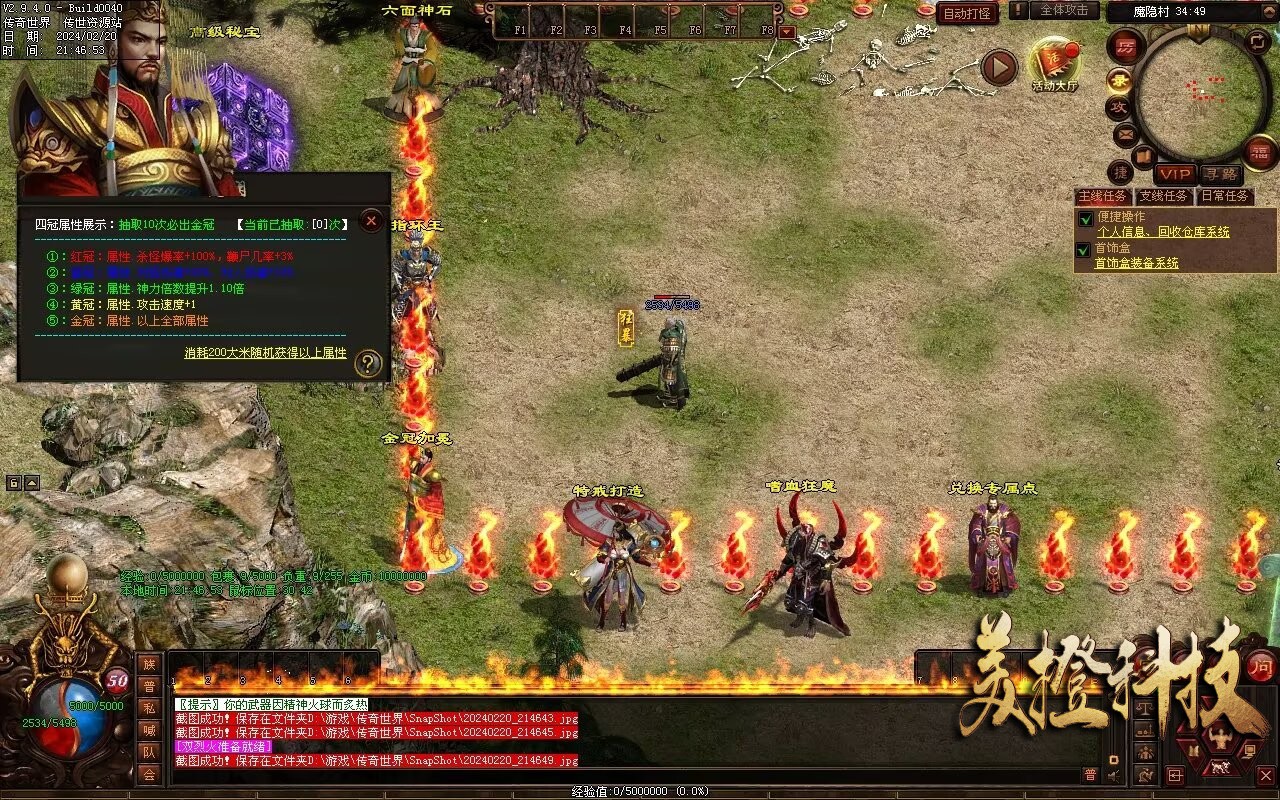Screen dimensions: 1280x800
Task: Click the red 问 help button
Action: click(x=1261, y=665)
